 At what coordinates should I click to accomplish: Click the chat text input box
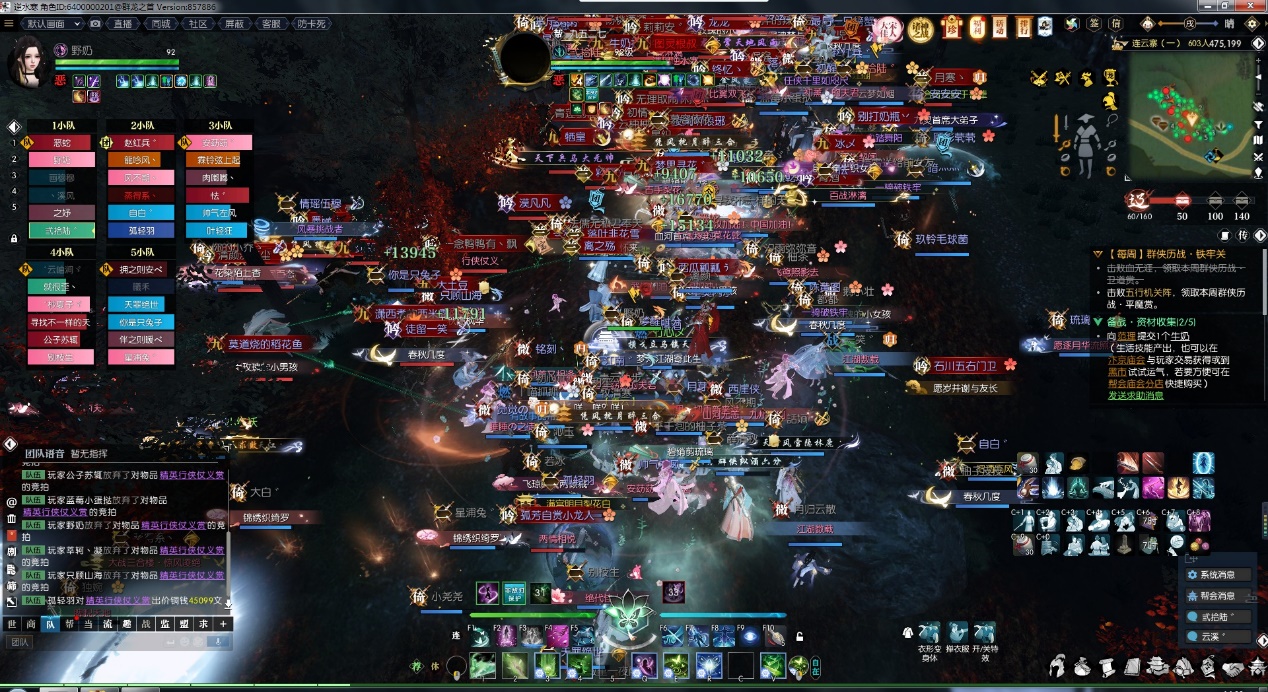pyautogui.click(x=110, y=642)
